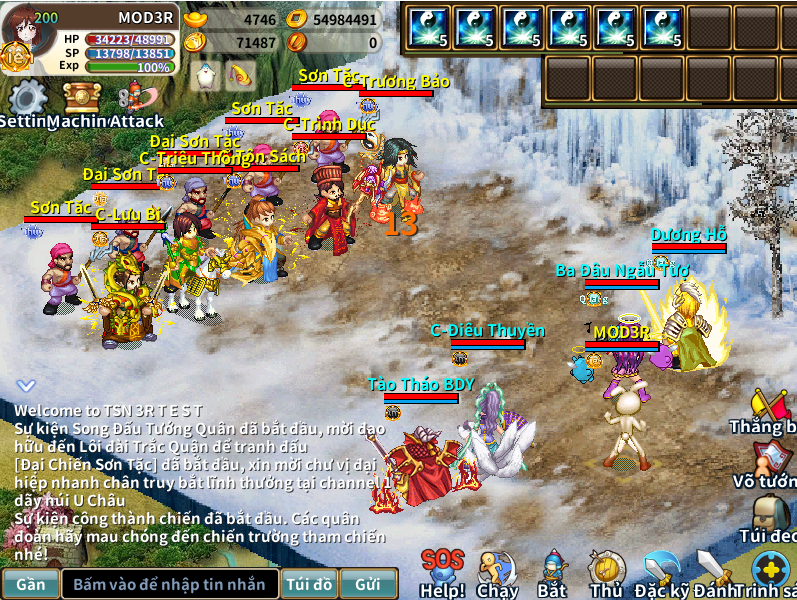Select the white ghost pet buff icon

[206, 76]
